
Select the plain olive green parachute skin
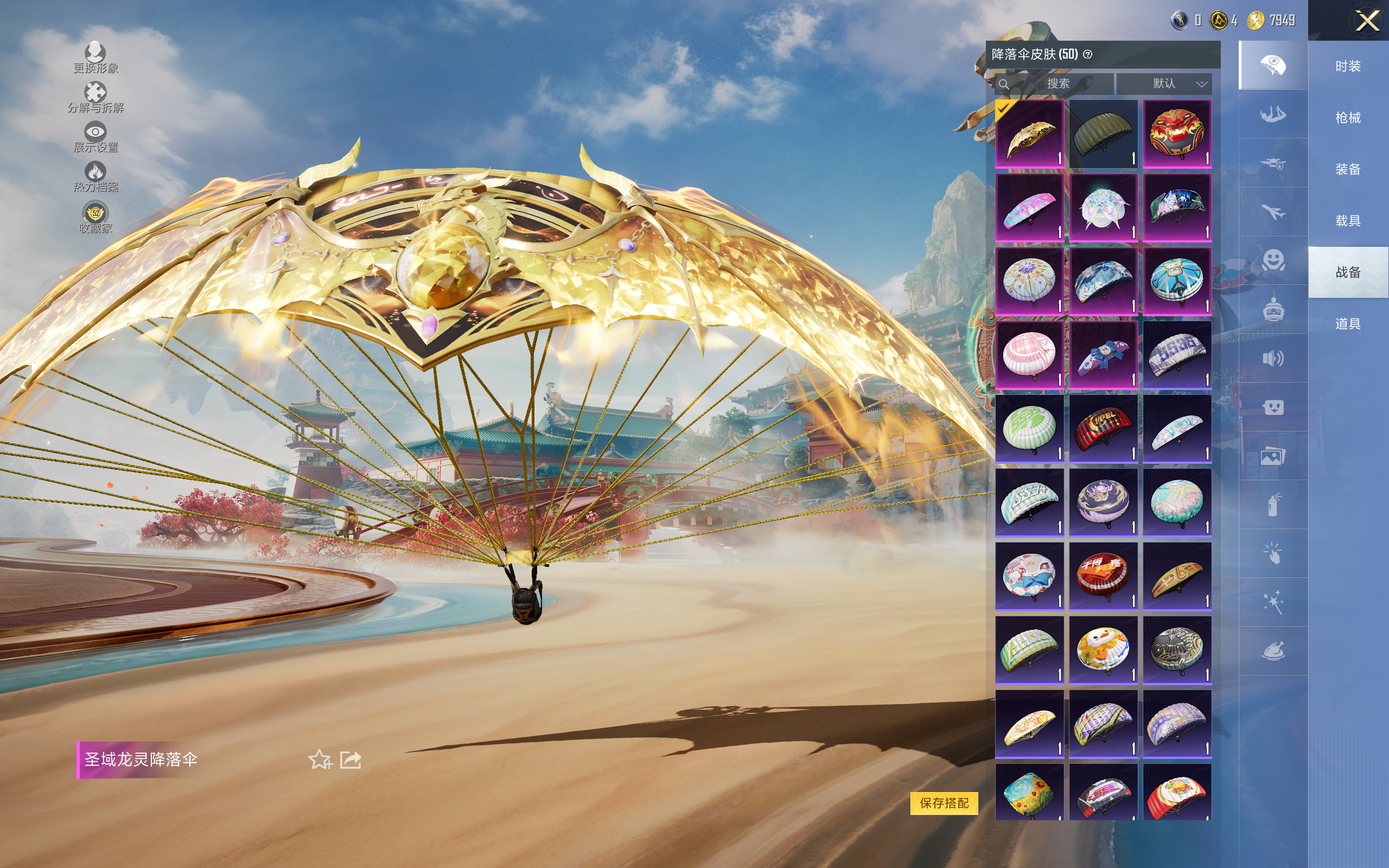click(x=1103, y=134)
